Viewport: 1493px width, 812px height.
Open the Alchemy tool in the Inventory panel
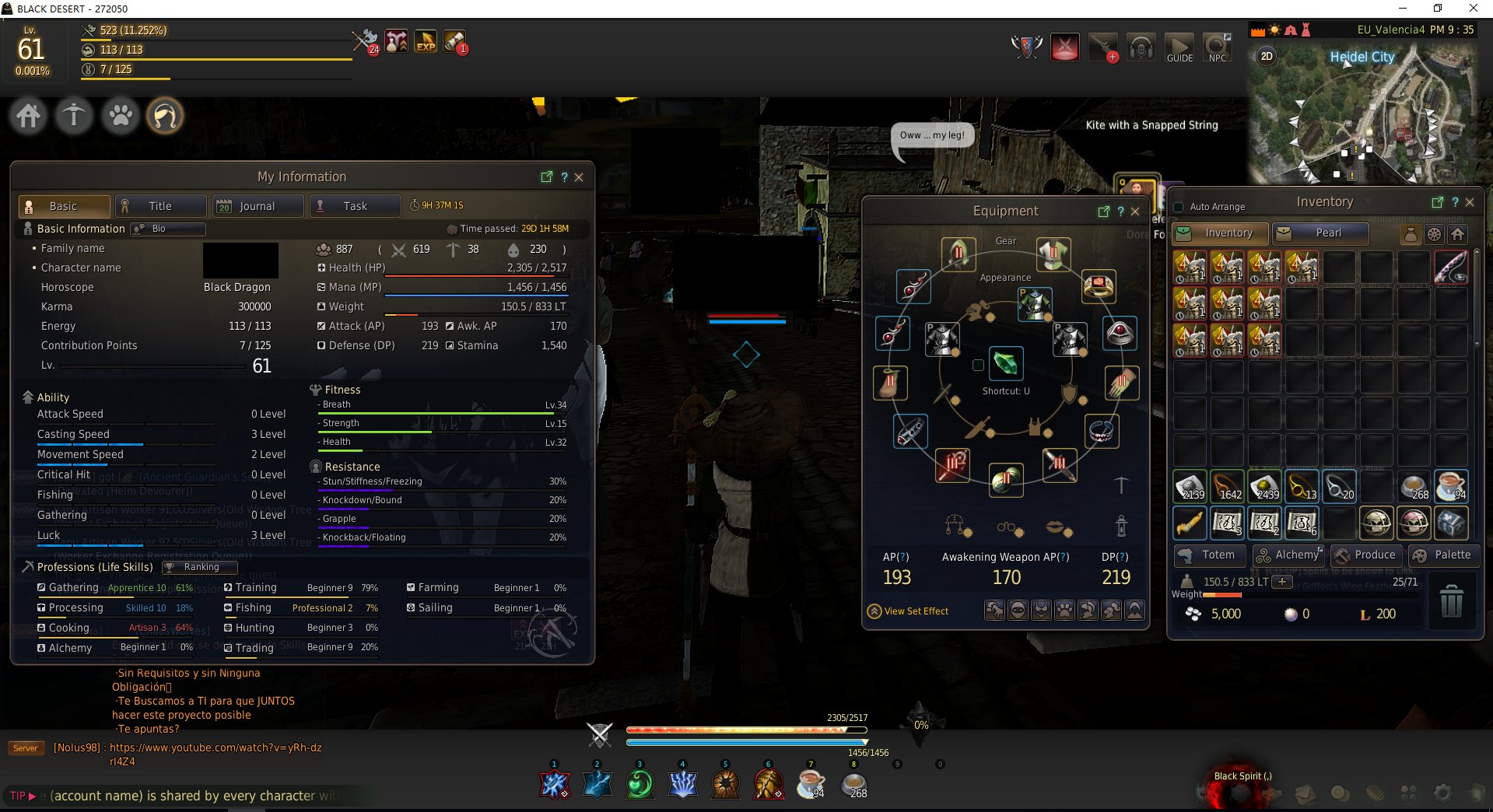click(1289, 555)
